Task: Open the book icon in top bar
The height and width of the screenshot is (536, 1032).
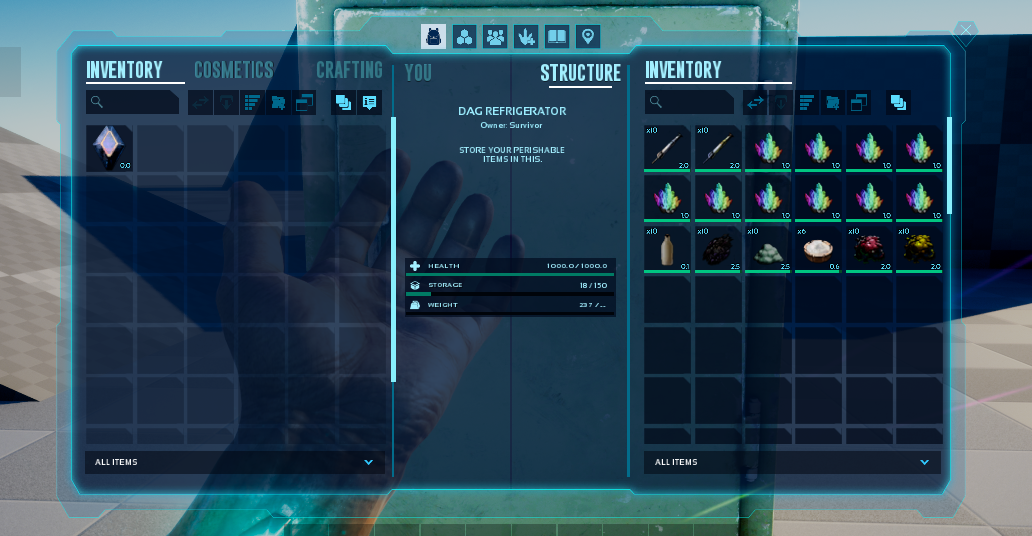Action: pyautogui.click(x=557, y=37)
